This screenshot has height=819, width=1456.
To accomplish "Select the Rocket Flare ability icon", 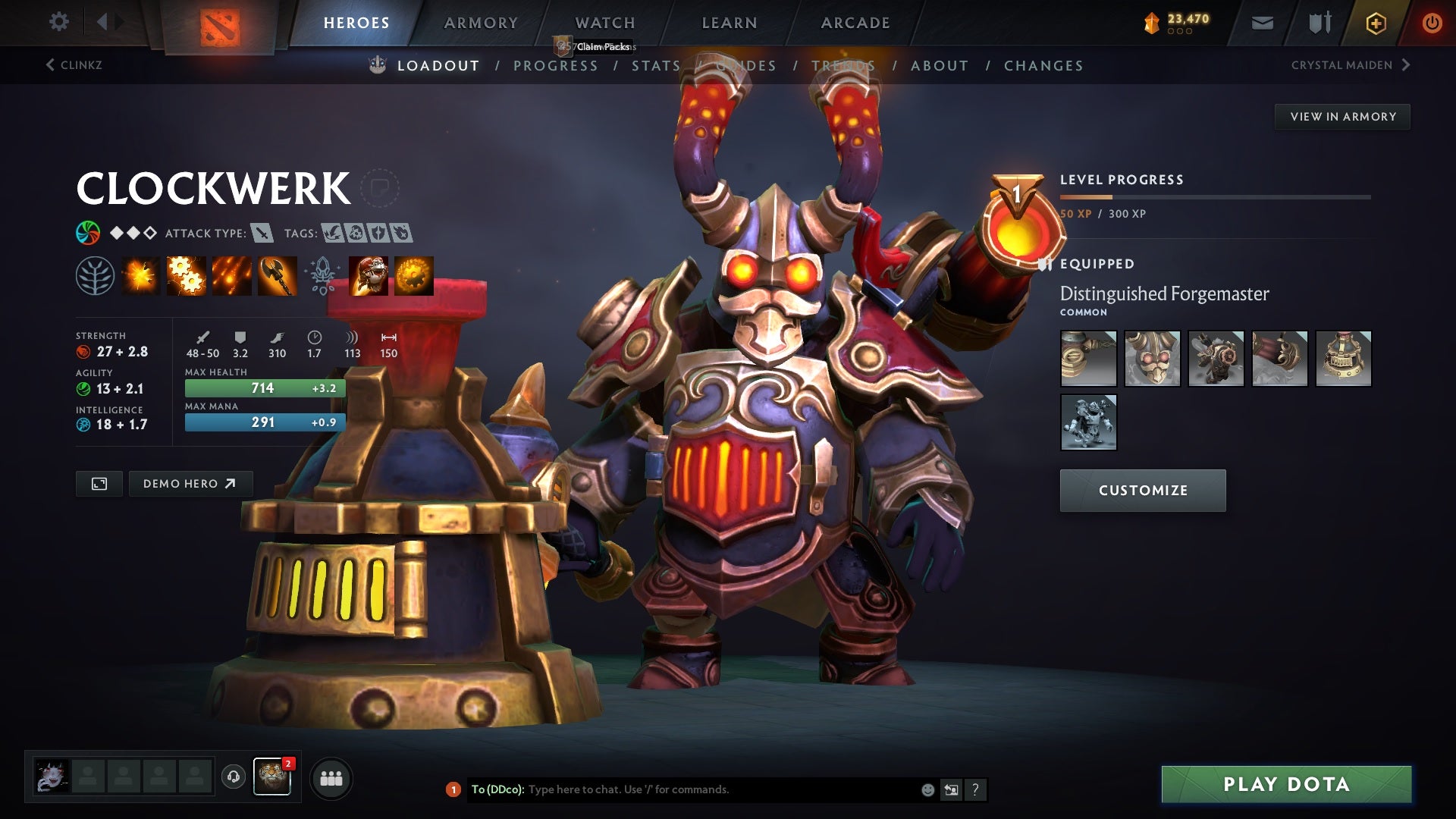I will tap(231, 275).
